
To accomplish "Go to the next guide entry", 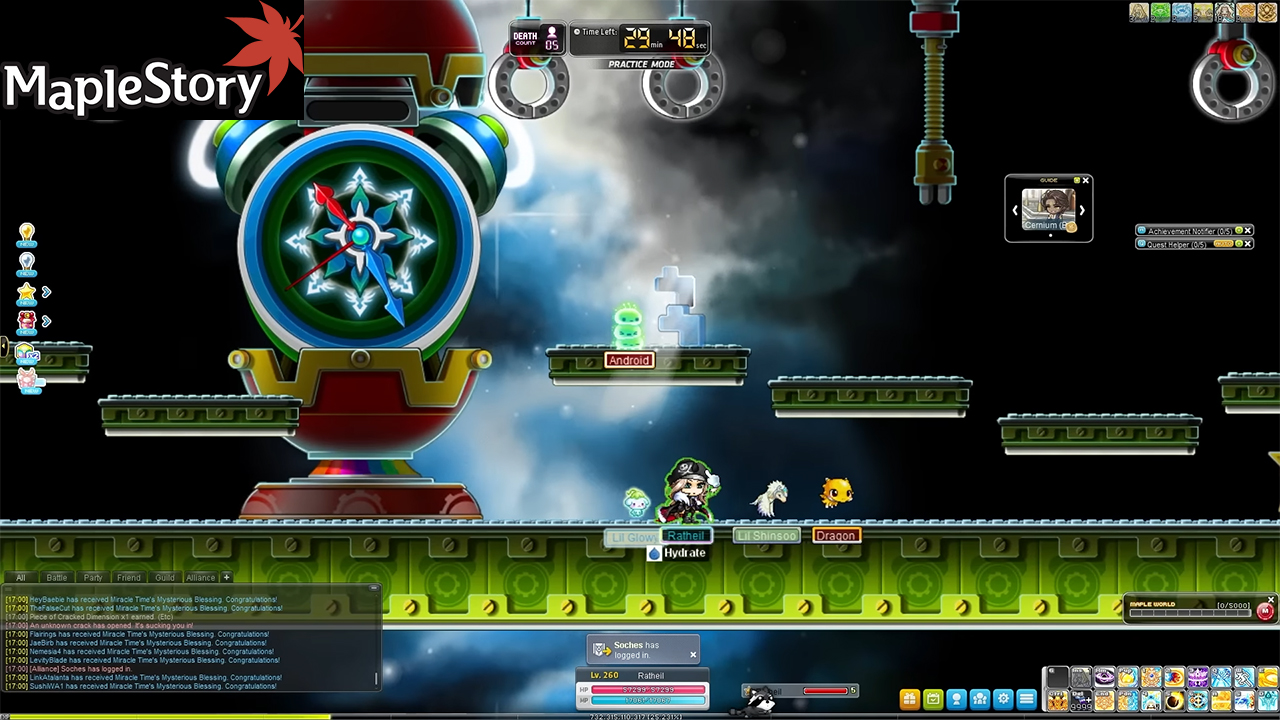I will (1081, 211).
